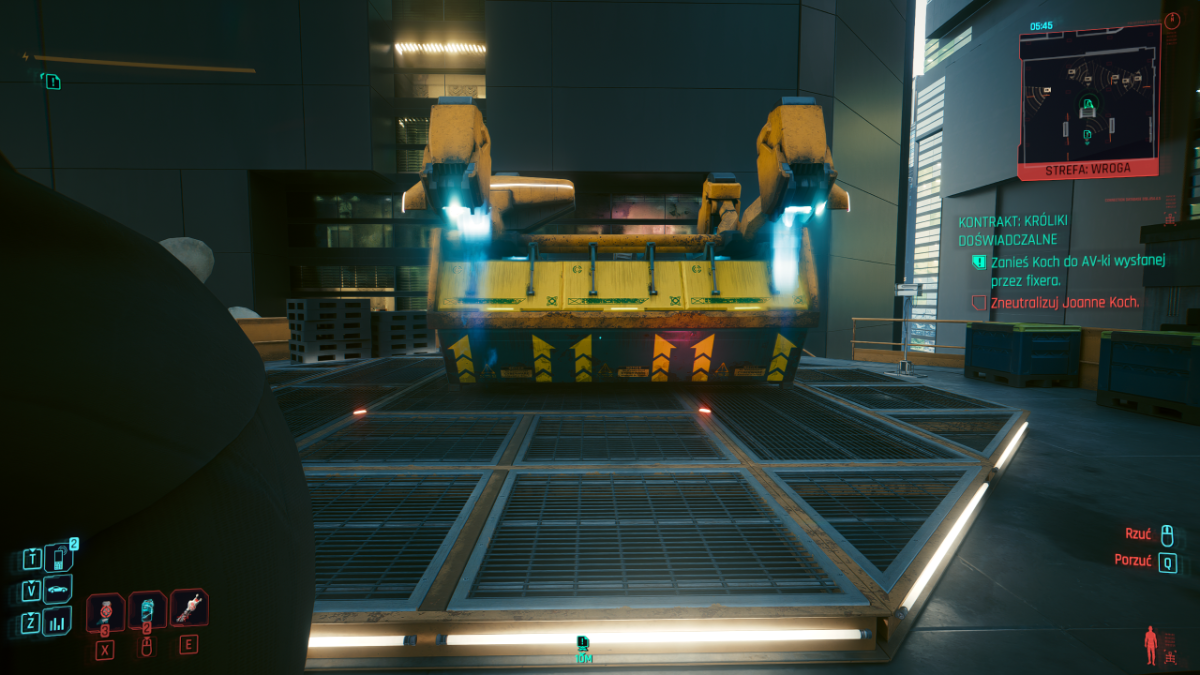Click the compass icon above the minimap

click(x=1173, y=20)
